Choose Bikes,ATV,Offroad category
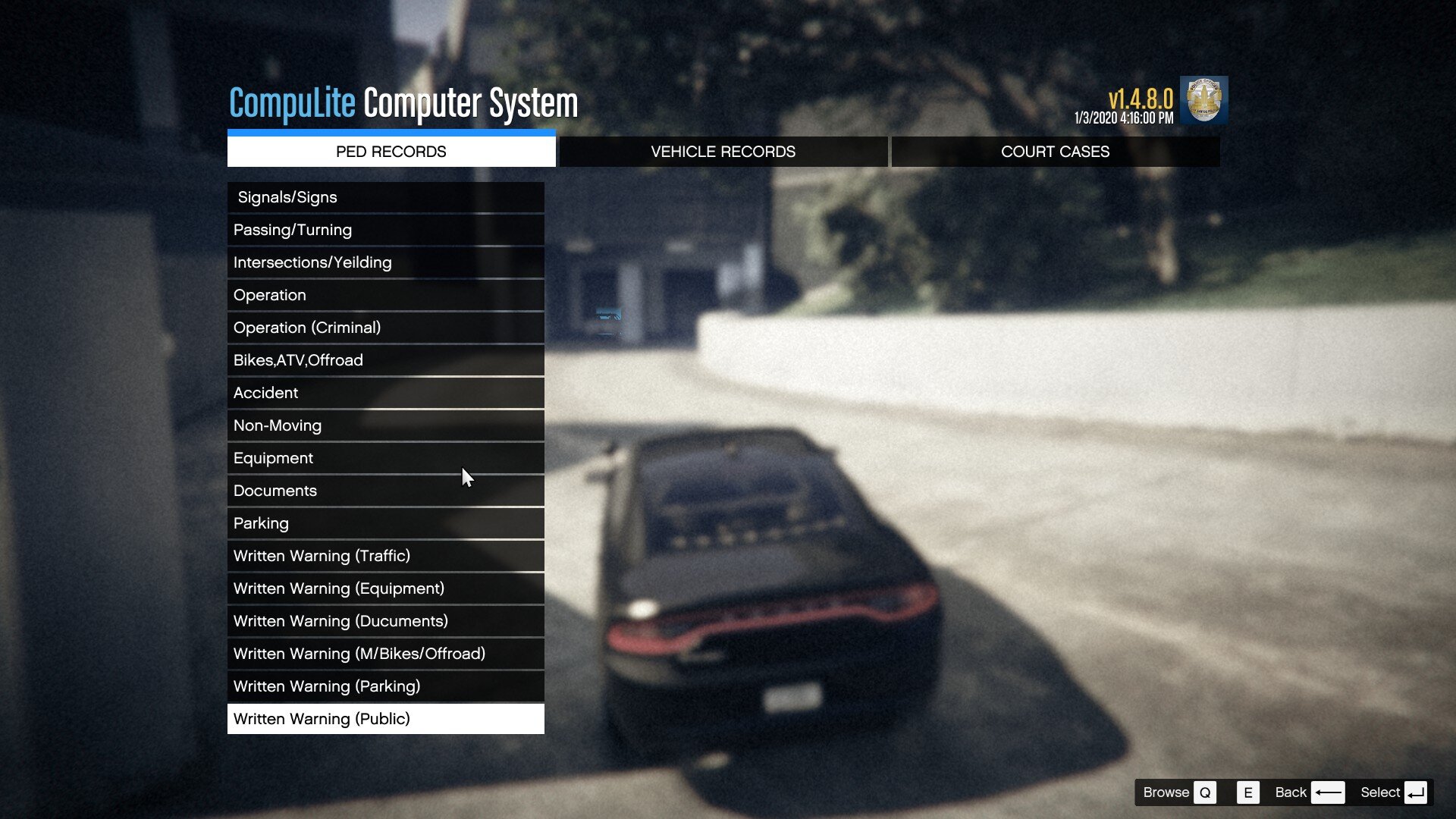The width and height of the screenshot is (1456, 819). click(385, 360)
